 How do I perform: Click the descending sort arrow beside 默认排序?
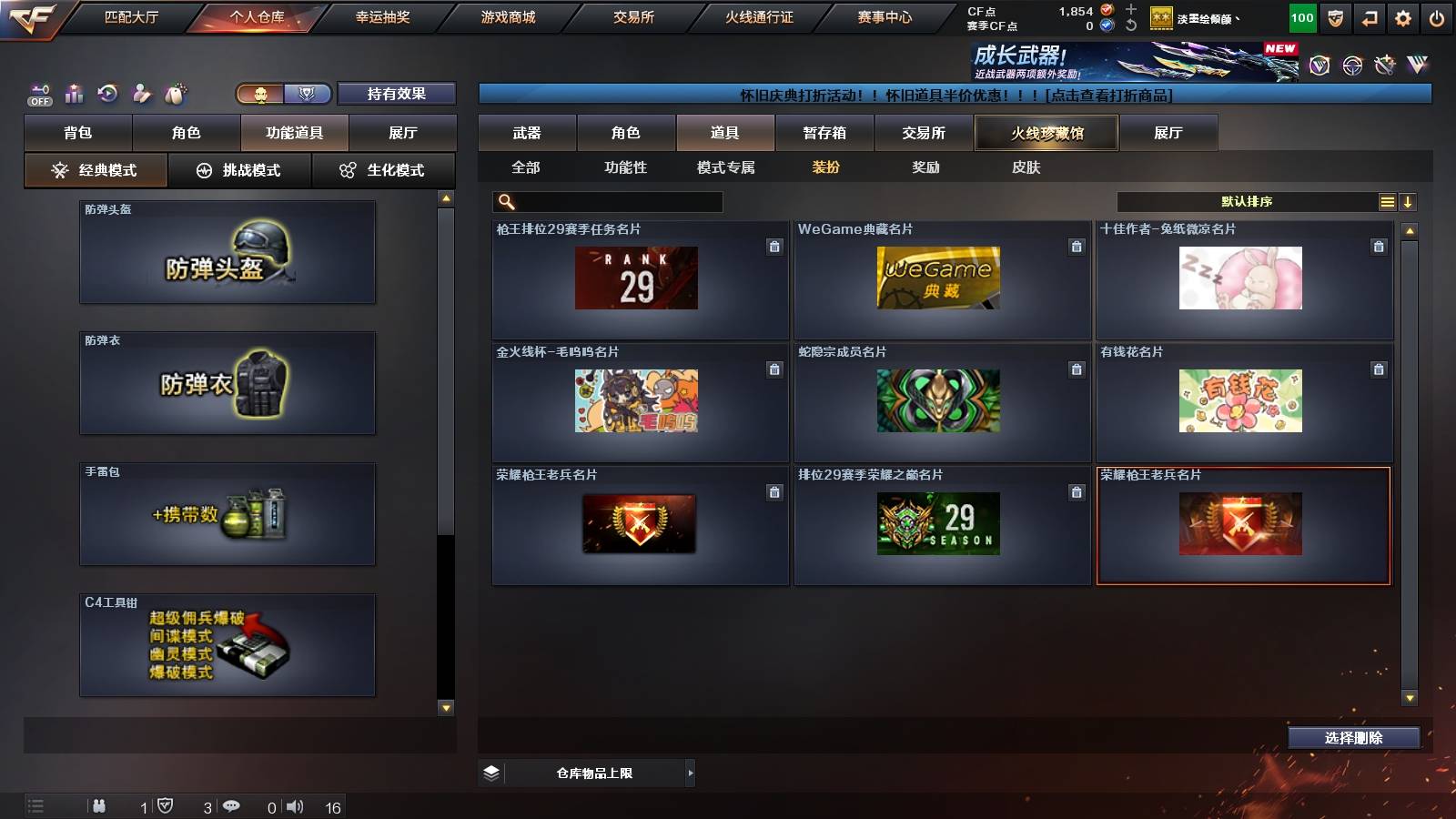(1410, 201)
